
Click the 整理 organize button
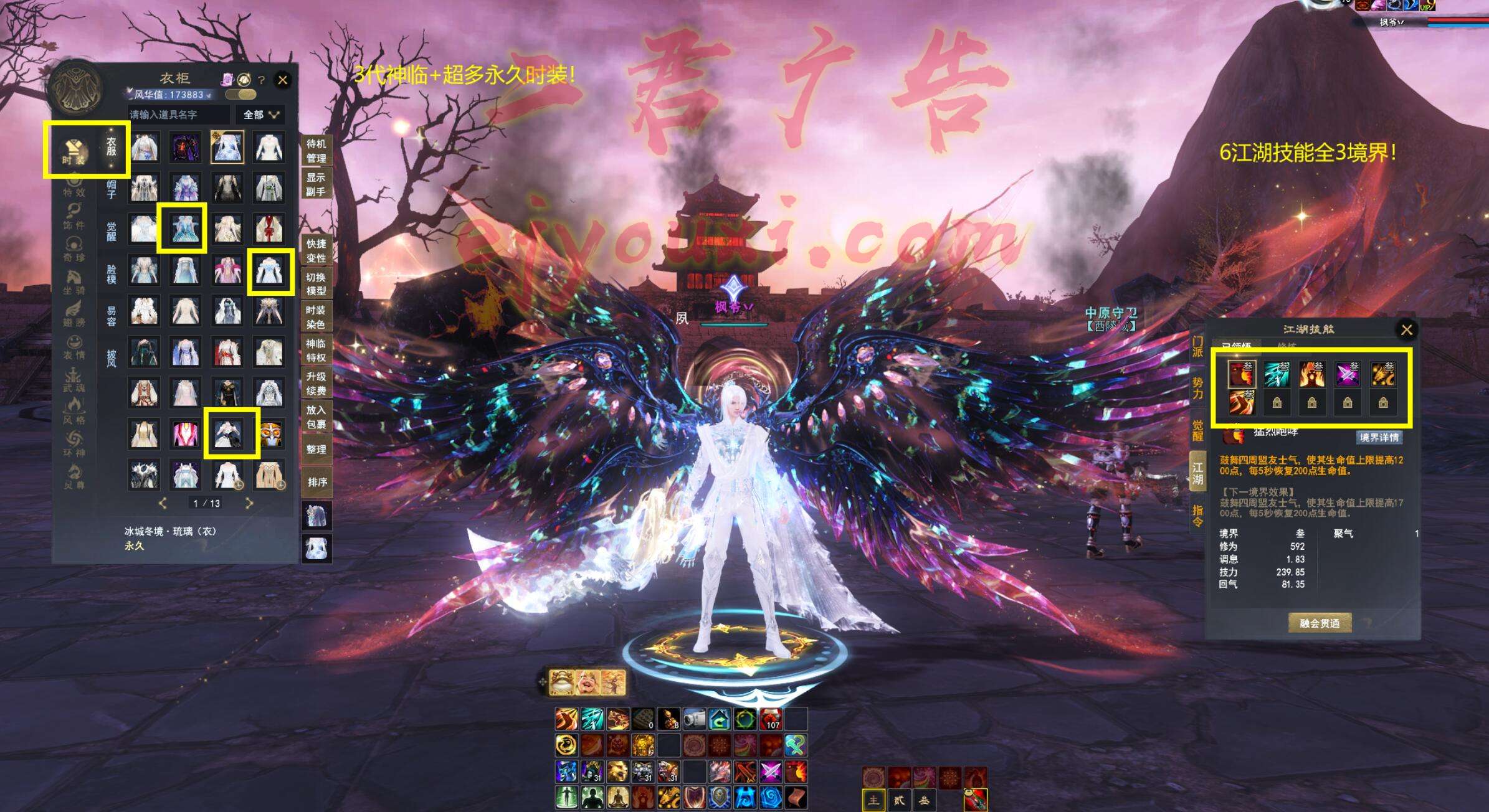tap(316, 449)
